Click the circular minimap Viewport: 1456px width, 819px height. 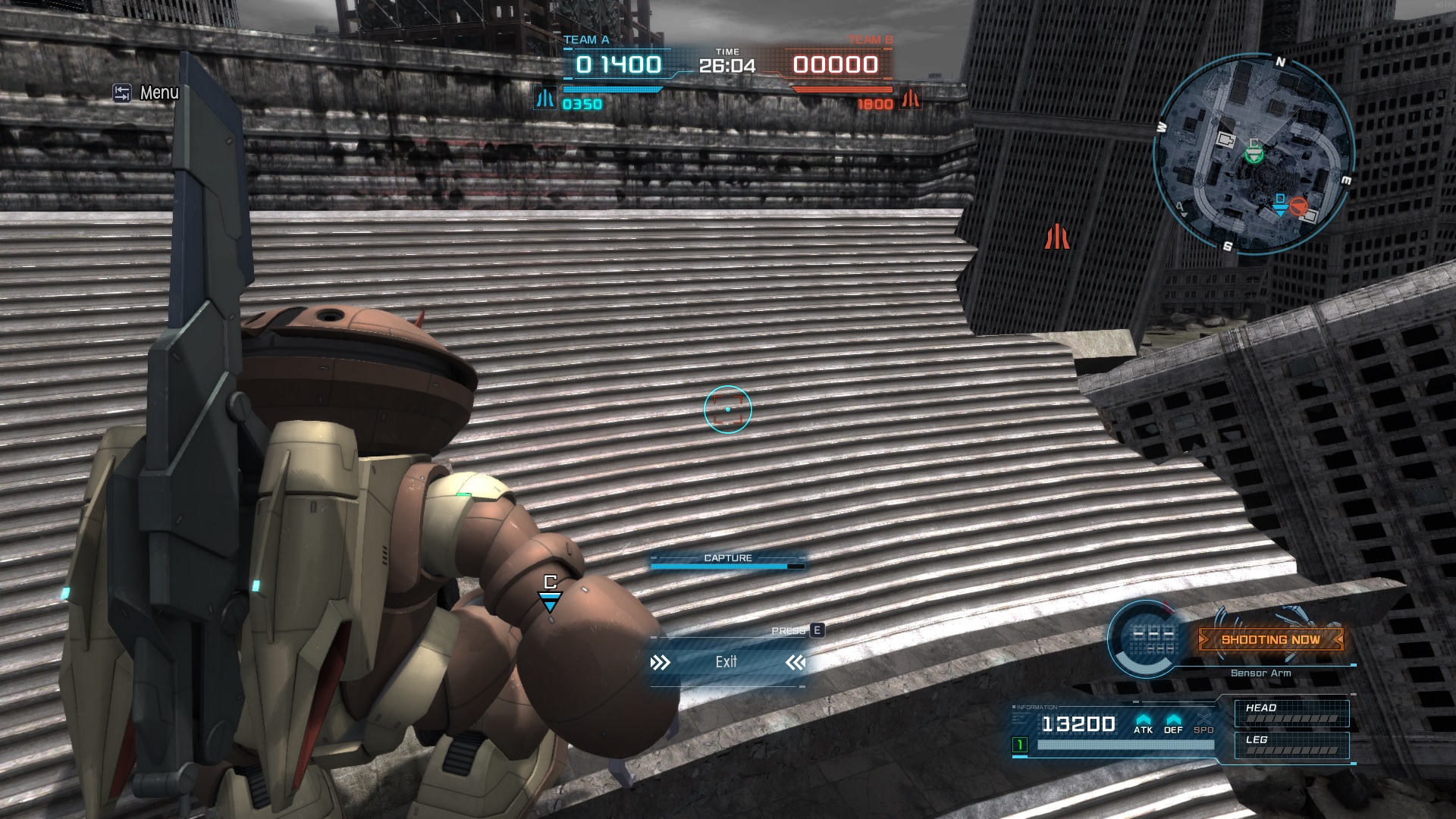coord(1254,154)
